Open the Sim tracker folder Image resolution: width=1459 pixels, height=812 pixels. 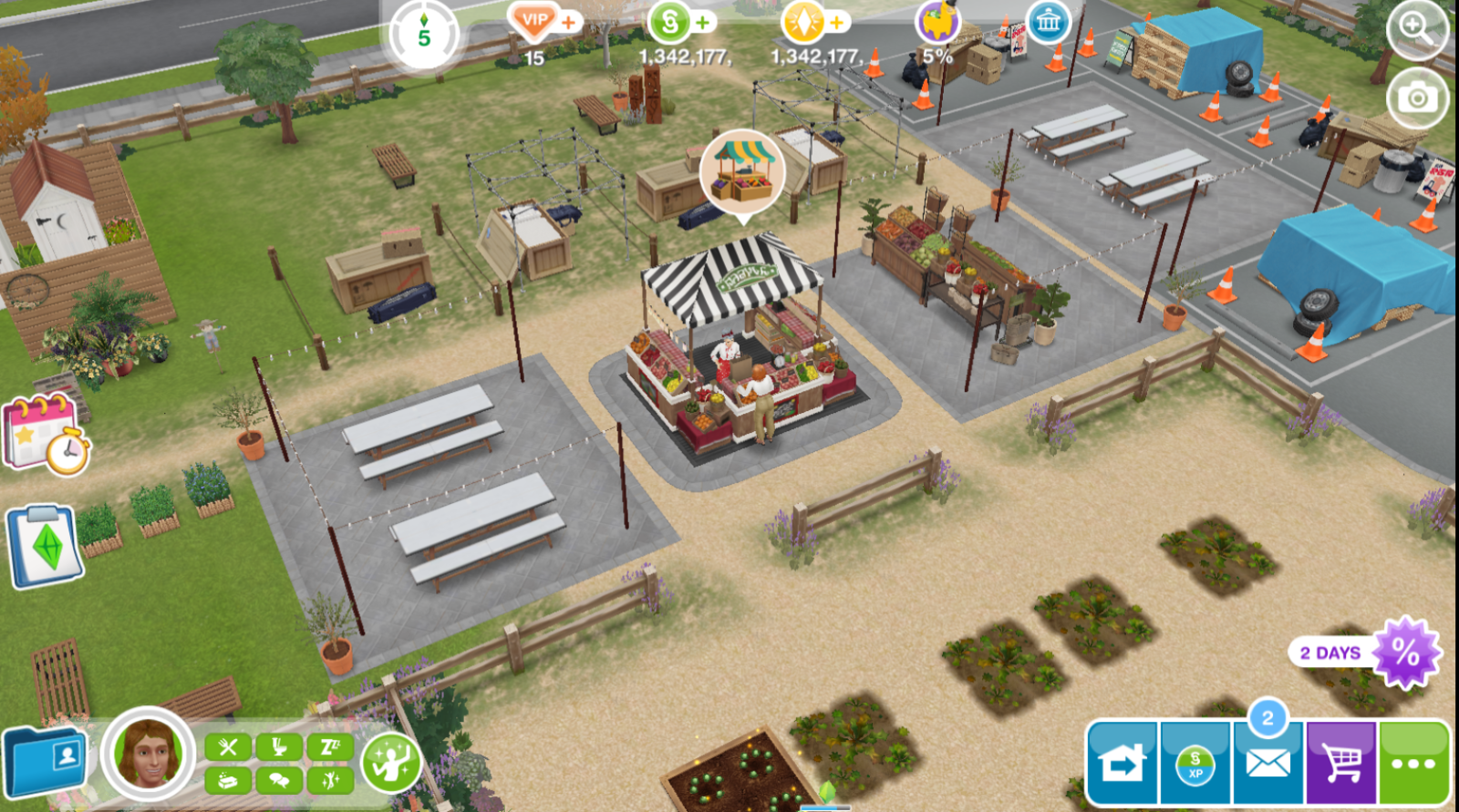pos(46,760)
